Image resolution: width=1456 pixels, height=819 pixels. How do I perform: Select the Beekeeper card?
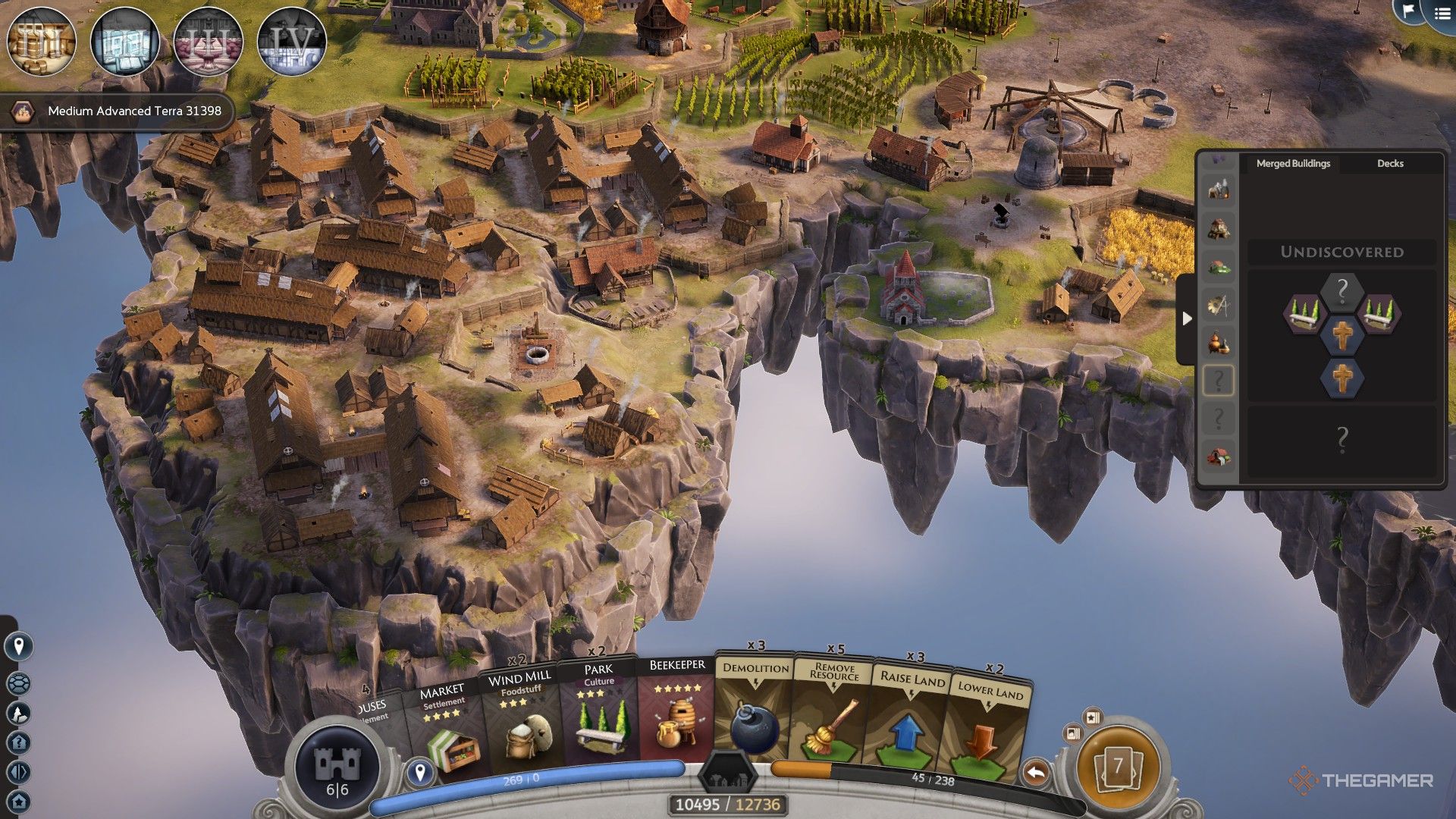pyautogui.click(x=676, y=711)
